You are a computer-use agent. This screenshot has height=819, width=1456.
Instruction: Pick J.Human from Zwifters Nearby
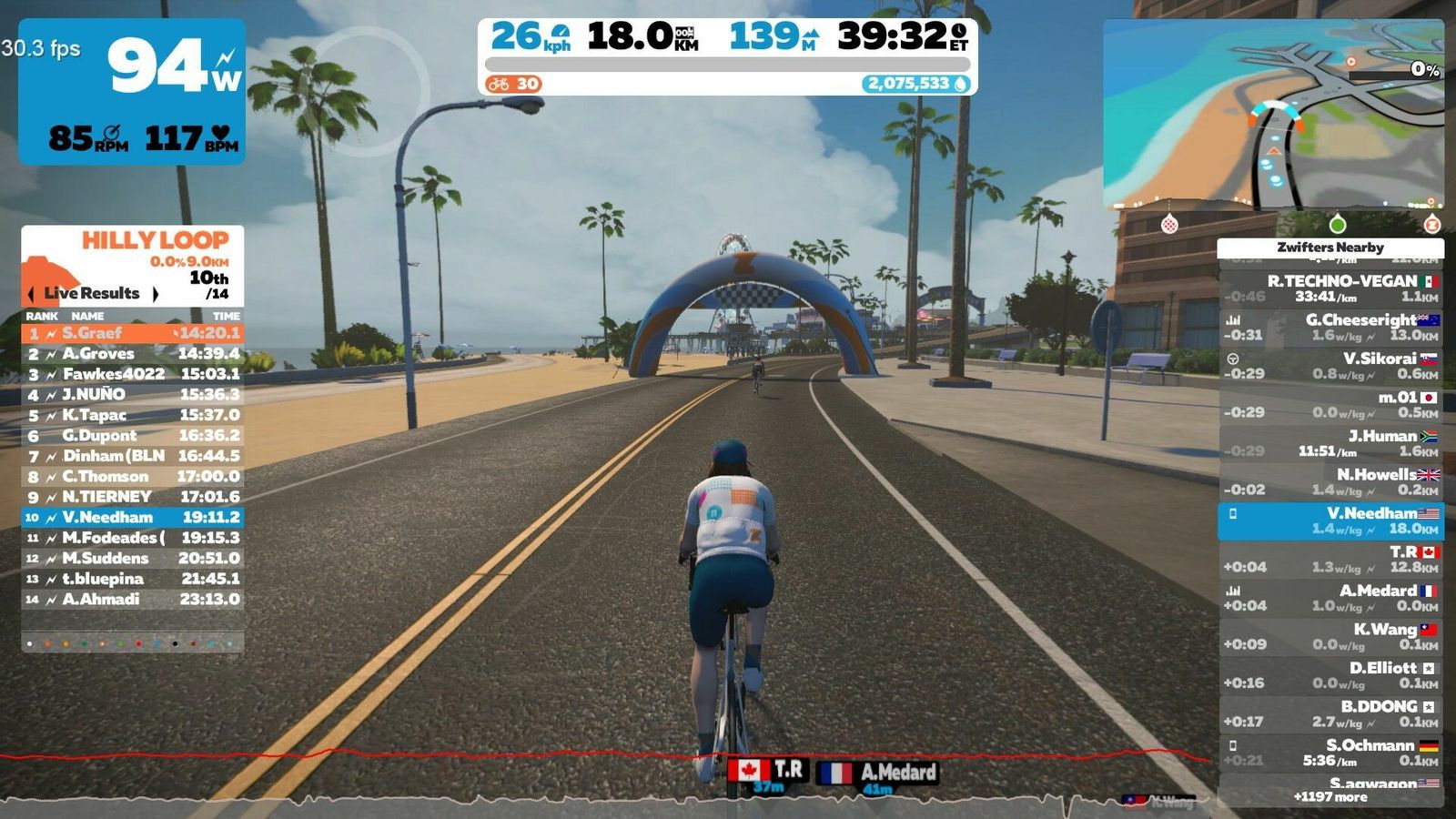(1330, 443)
